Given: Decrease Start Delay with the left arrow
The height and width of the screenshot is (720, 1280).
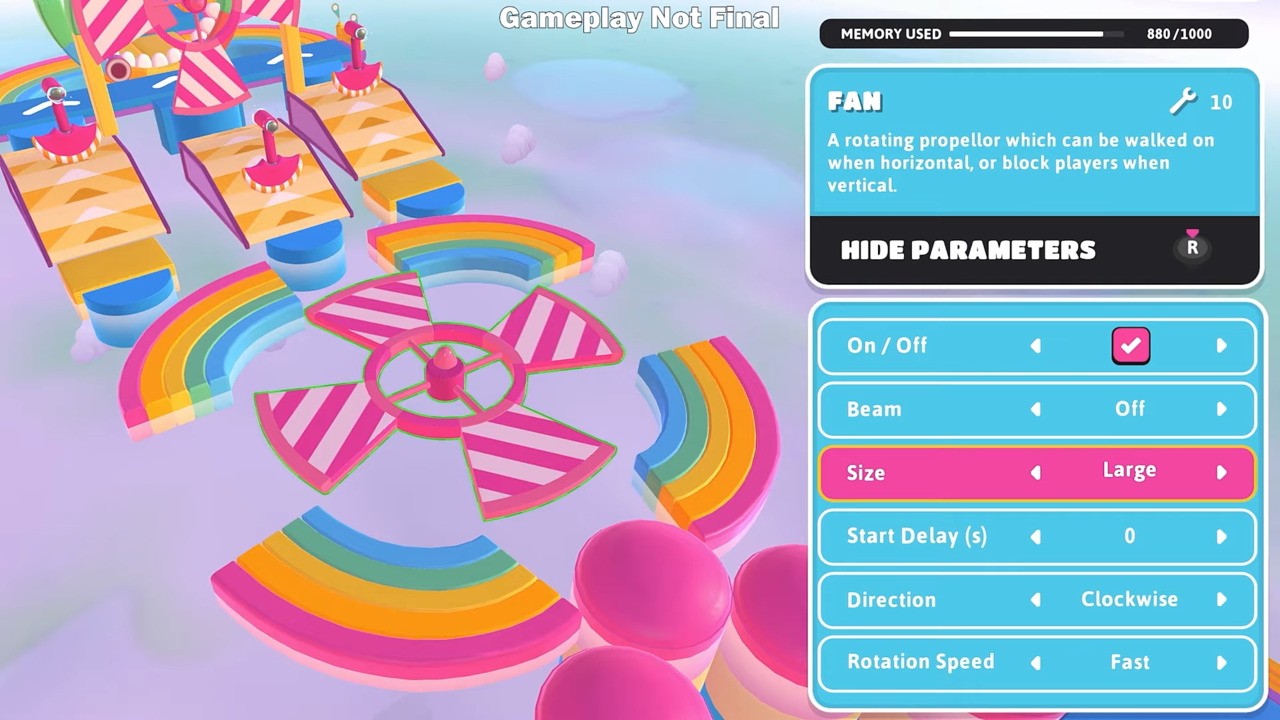Looking at the screenshot, I should tap(1035, 536).
